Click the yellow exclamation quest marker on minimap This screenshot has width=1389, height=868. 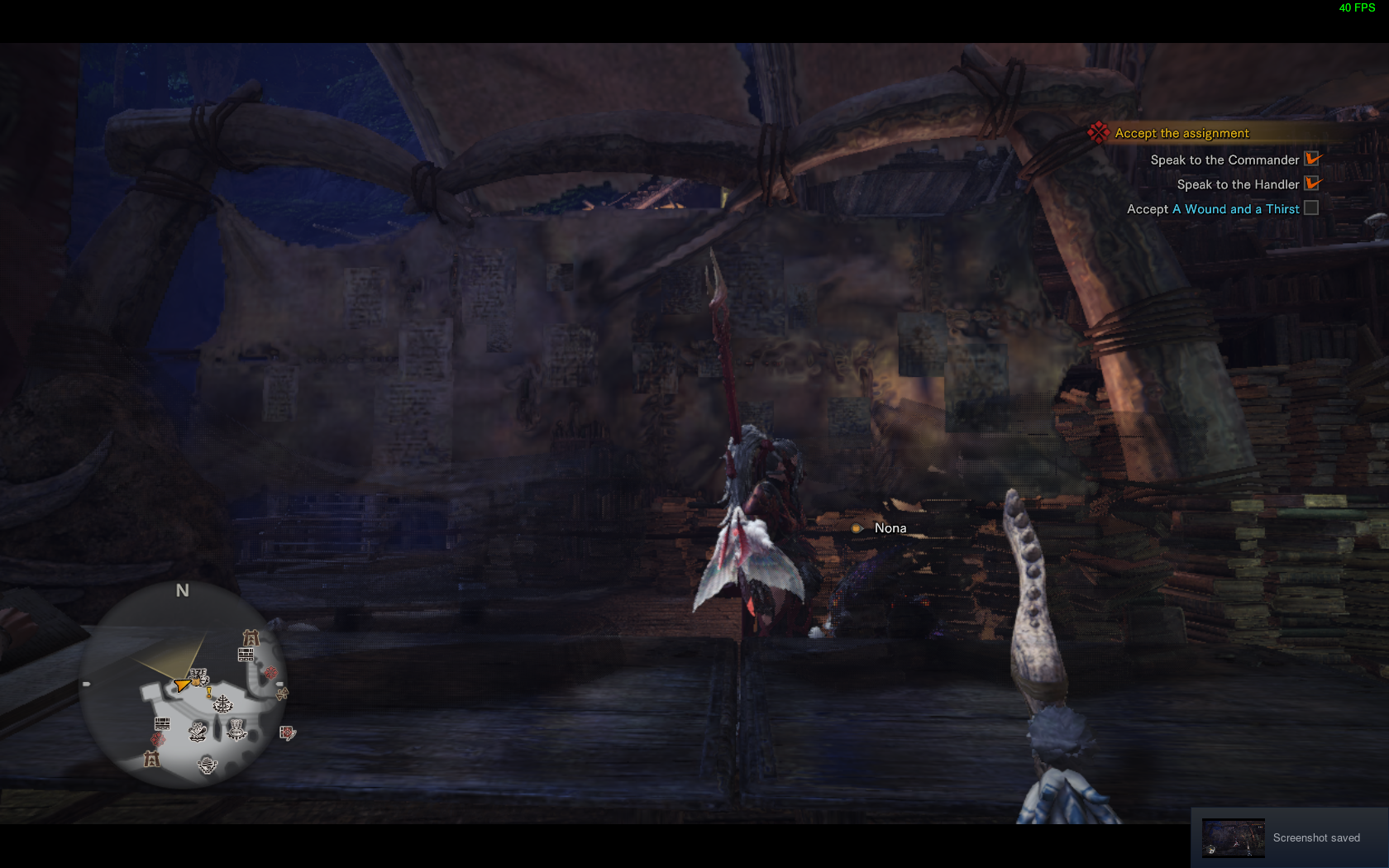point(208,693)
